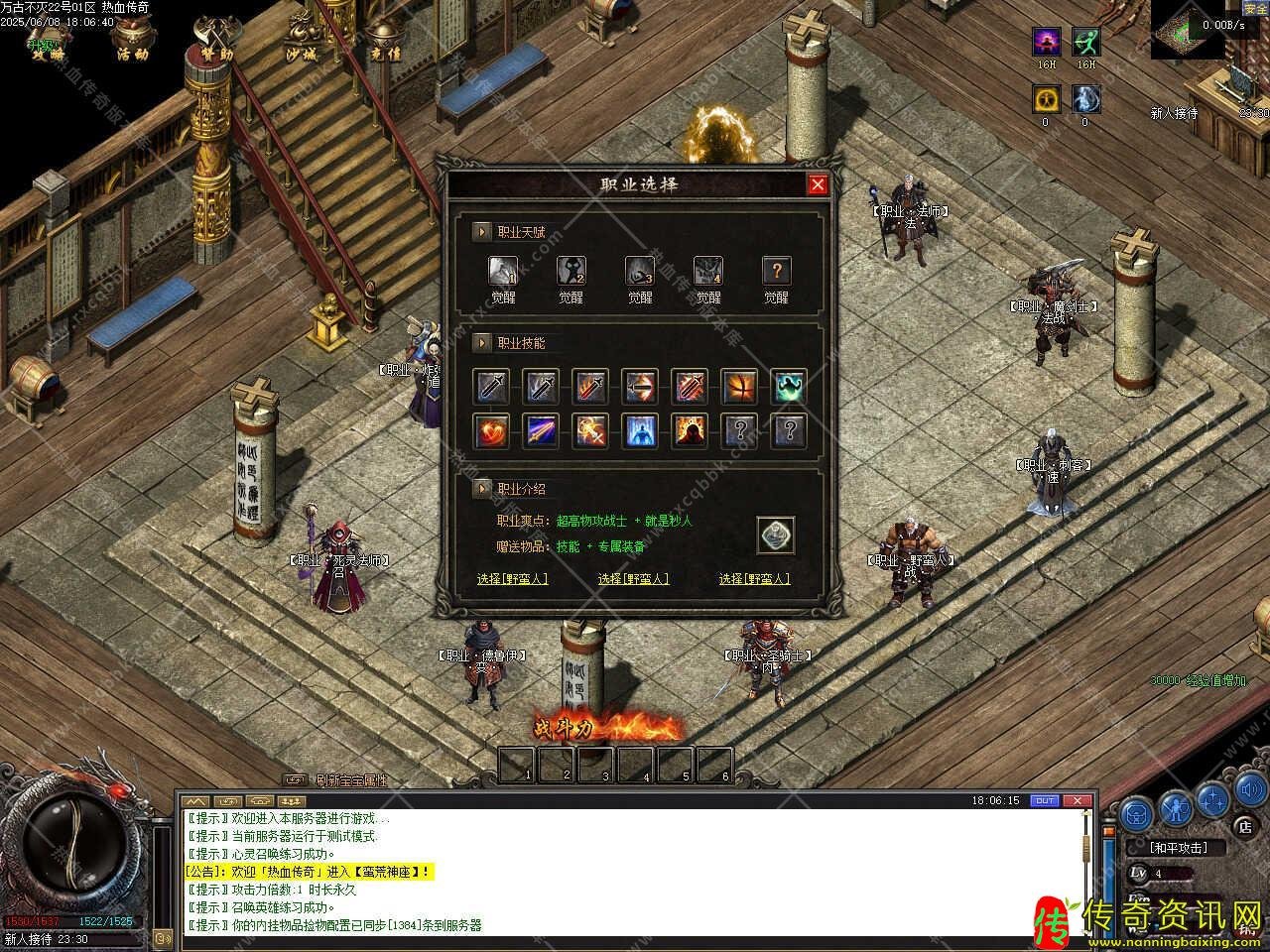The height and width of the screenshot is (952, 1270).
Task: Open the 沙城 castle menu
Action: (301, 40)
